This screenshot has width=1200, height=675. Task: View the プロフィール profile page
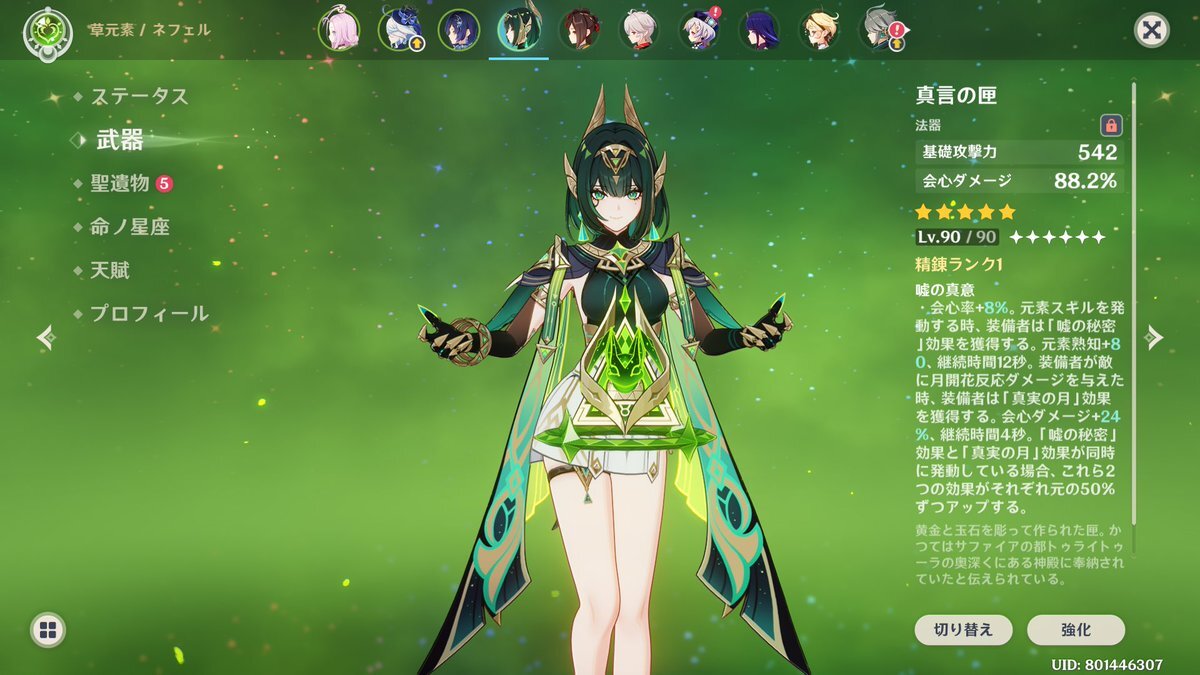pyautogui.click(x=149, y=313)
